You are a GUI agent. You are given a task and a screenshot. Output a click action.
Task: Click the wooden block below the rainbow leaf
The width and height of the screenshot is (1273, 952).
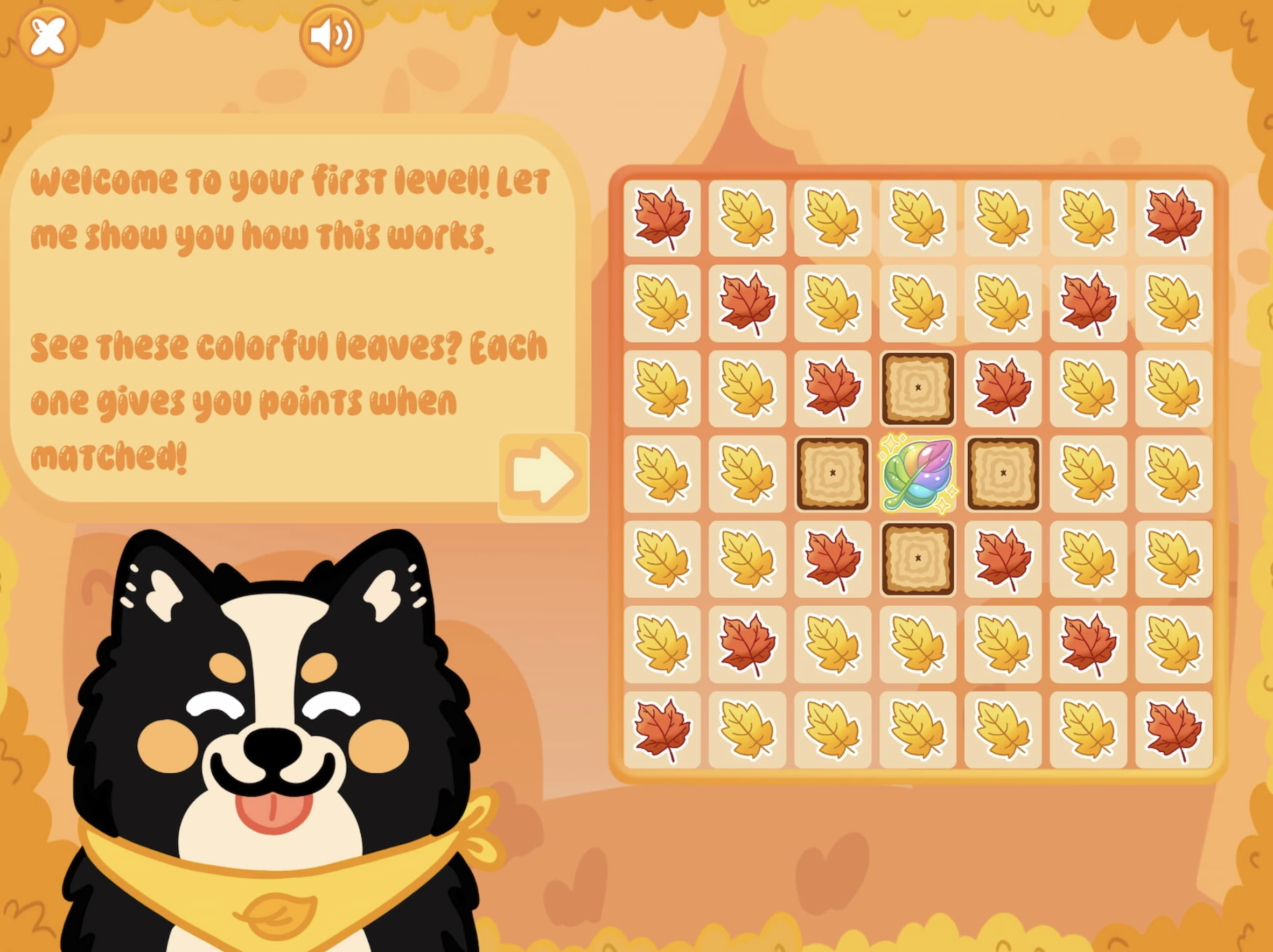(x=919, y=559)
